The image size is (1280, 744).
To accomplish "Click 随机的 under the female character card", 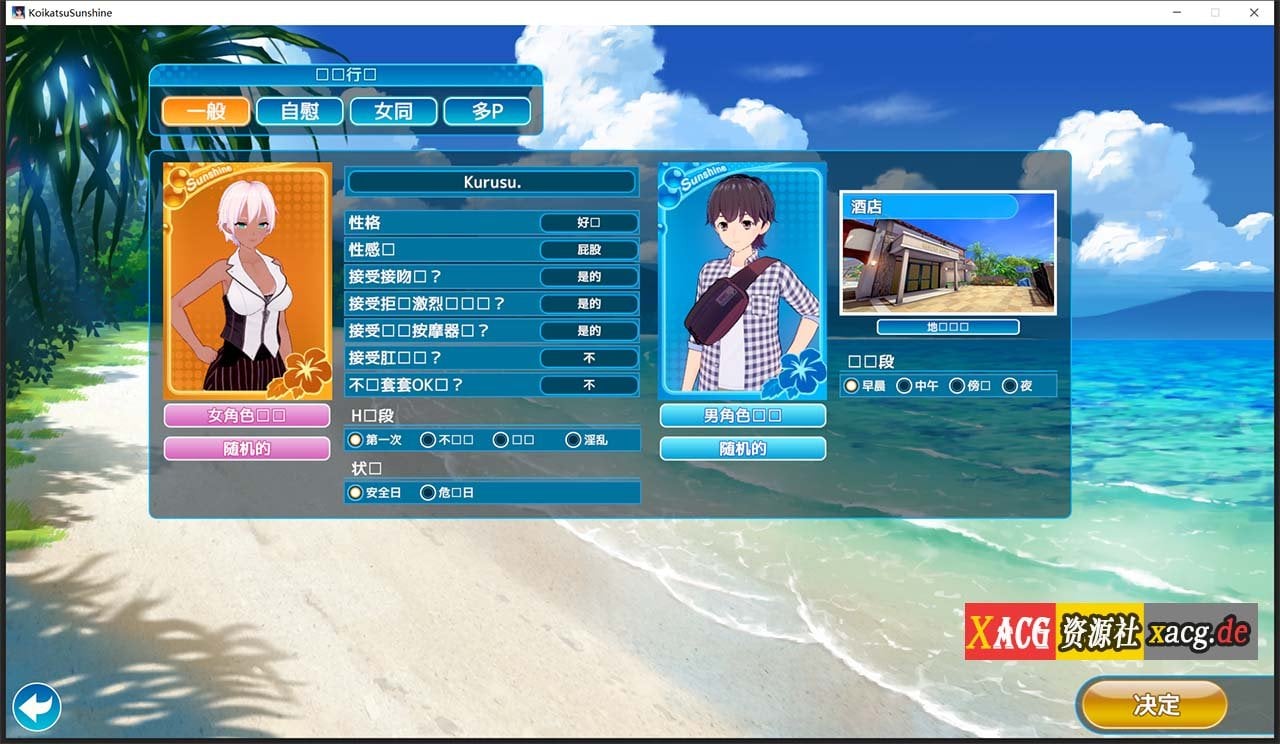I will pos(247,448).
